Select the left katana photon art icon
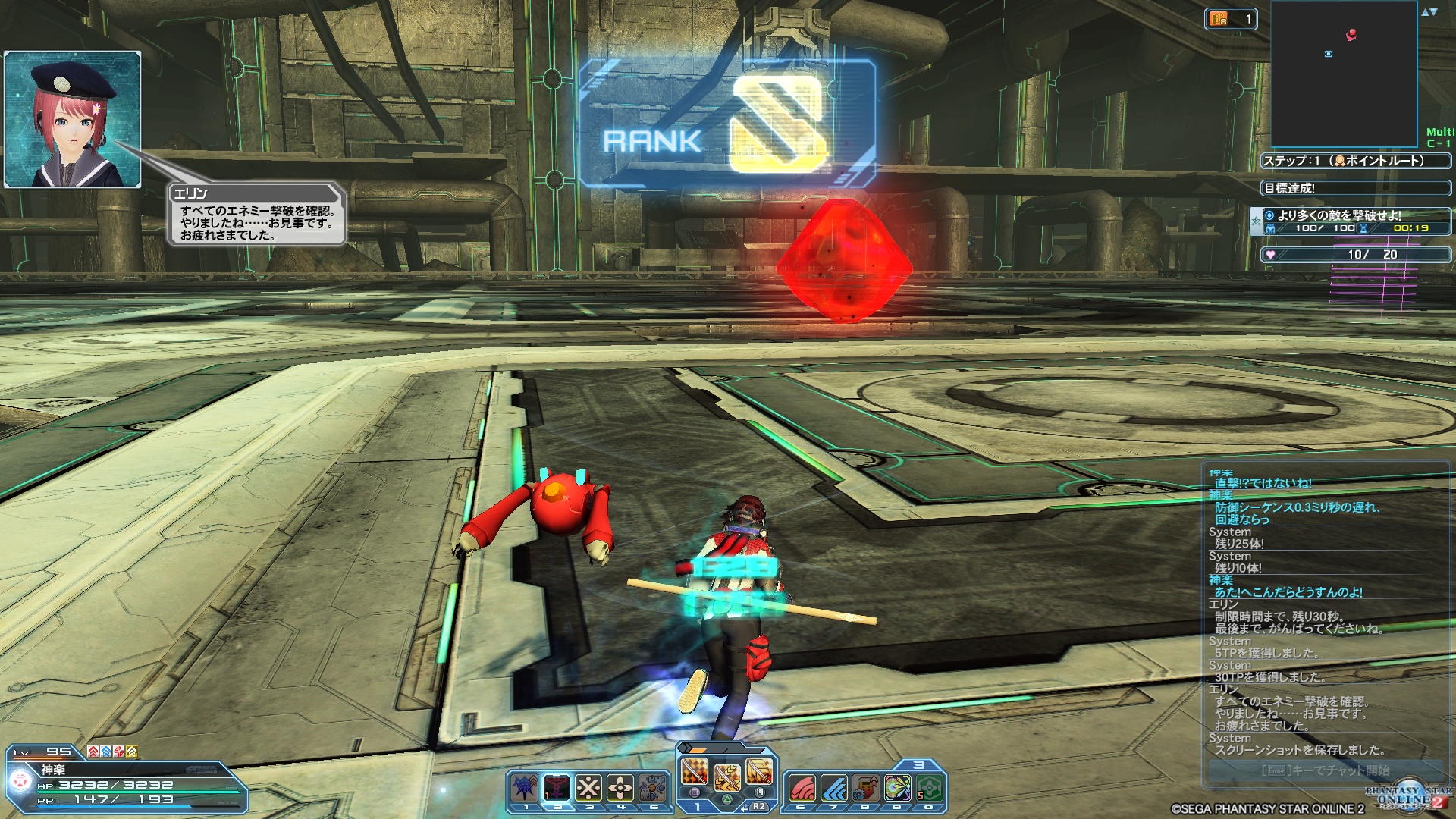 695,772
